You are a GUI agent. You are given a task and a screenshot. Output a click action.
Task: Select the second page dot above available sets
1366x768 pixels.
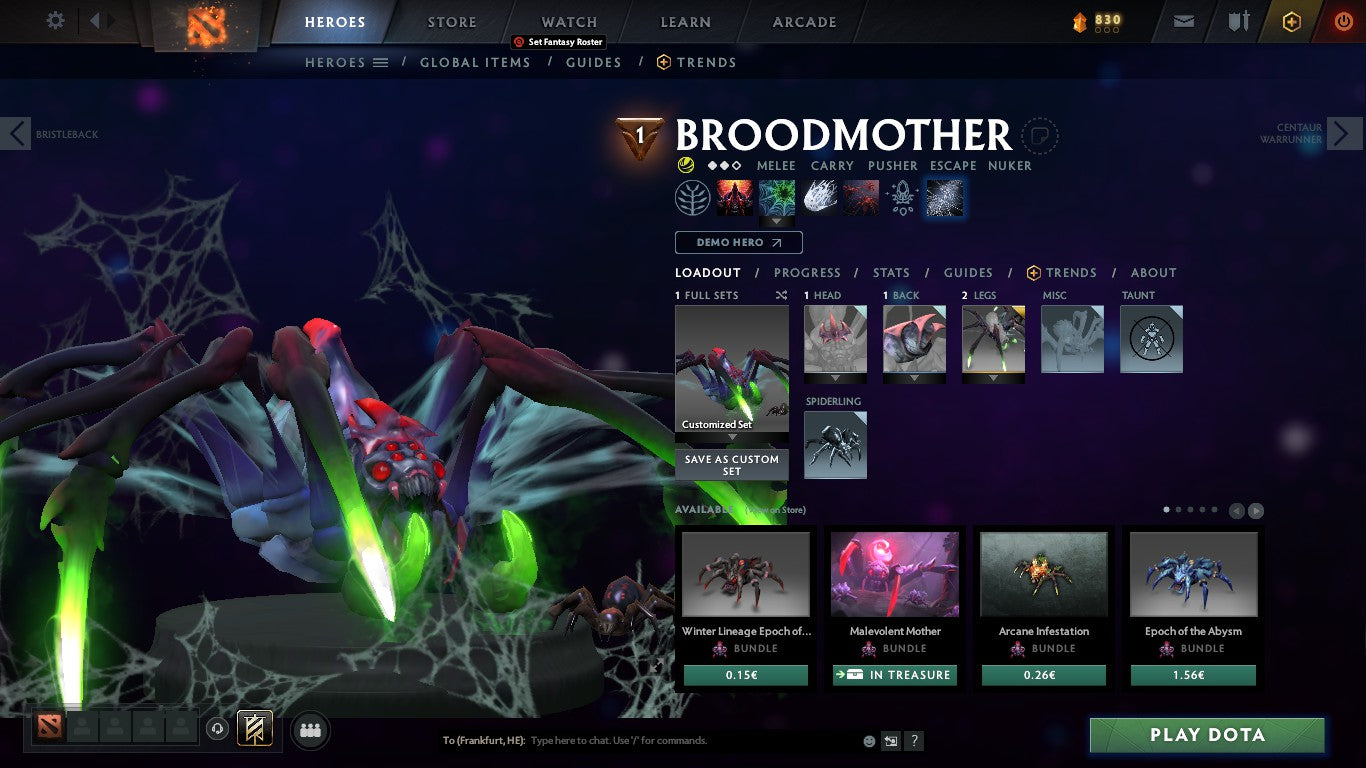1179,509
